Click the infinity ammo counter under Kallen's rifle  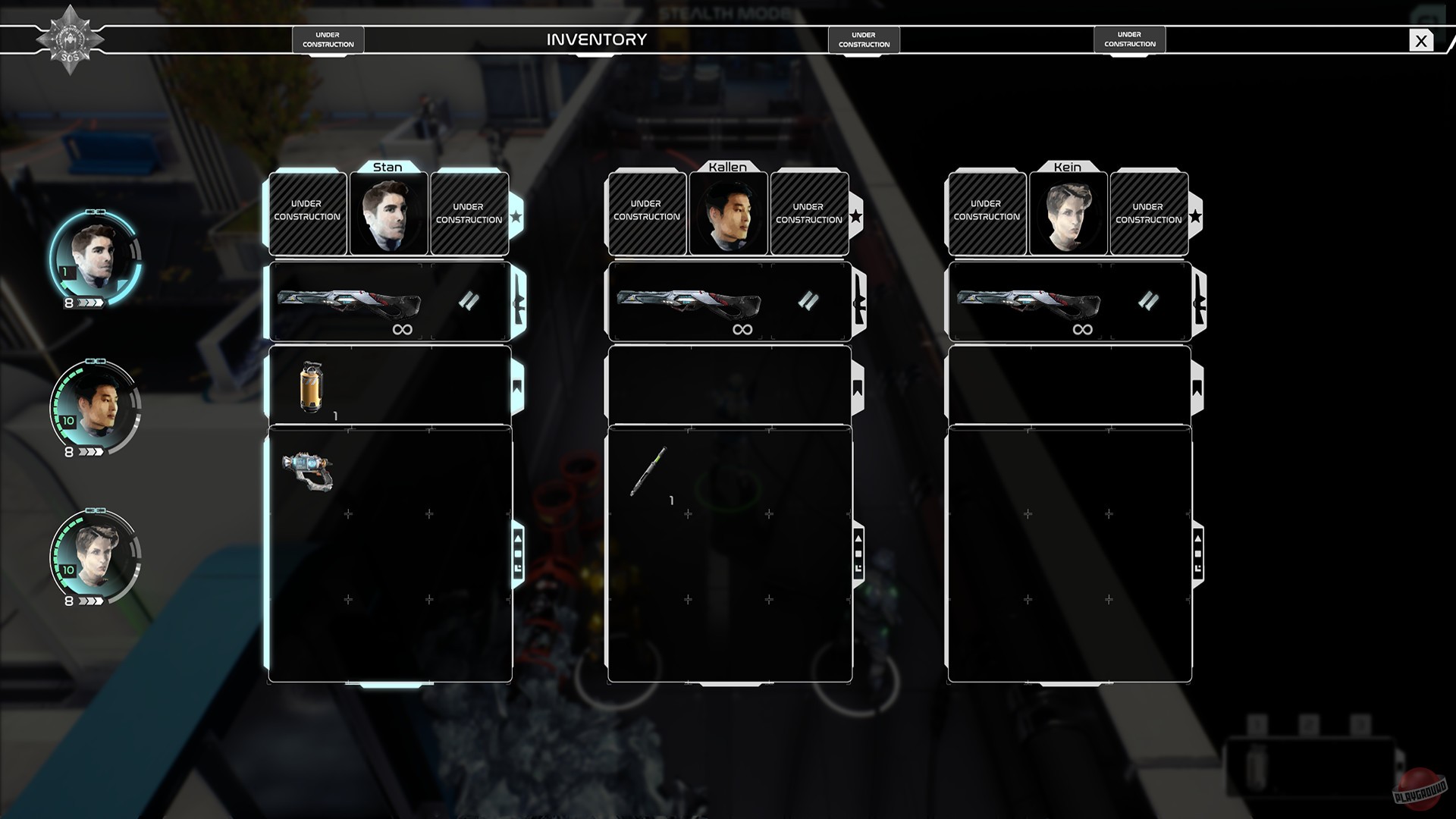(x=741, y=329)
